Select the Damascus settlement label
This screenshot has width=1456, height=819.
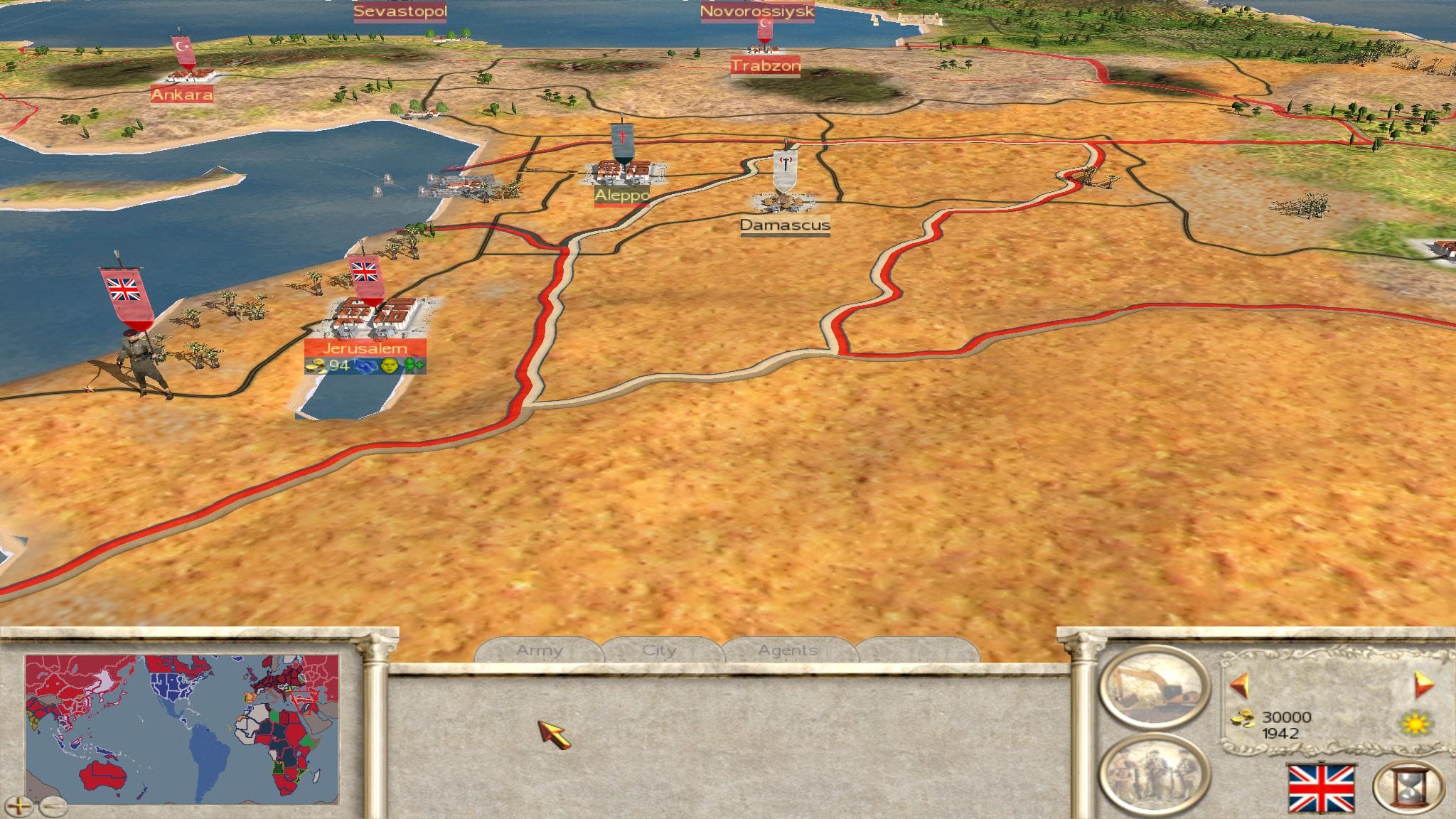click(785, 225)
